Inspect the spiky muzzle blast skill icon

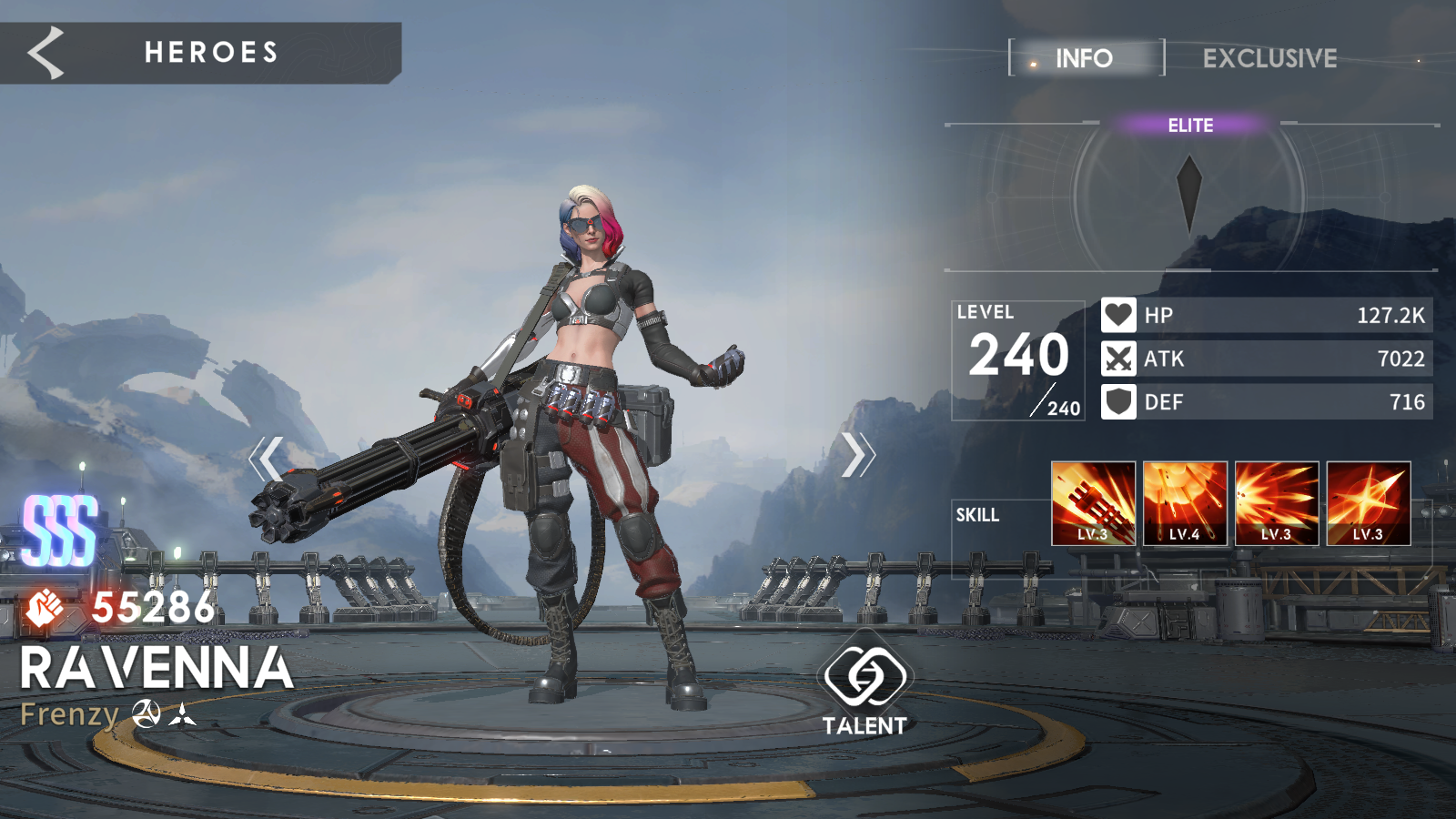pyautogui.click(x=1276, y=503)
